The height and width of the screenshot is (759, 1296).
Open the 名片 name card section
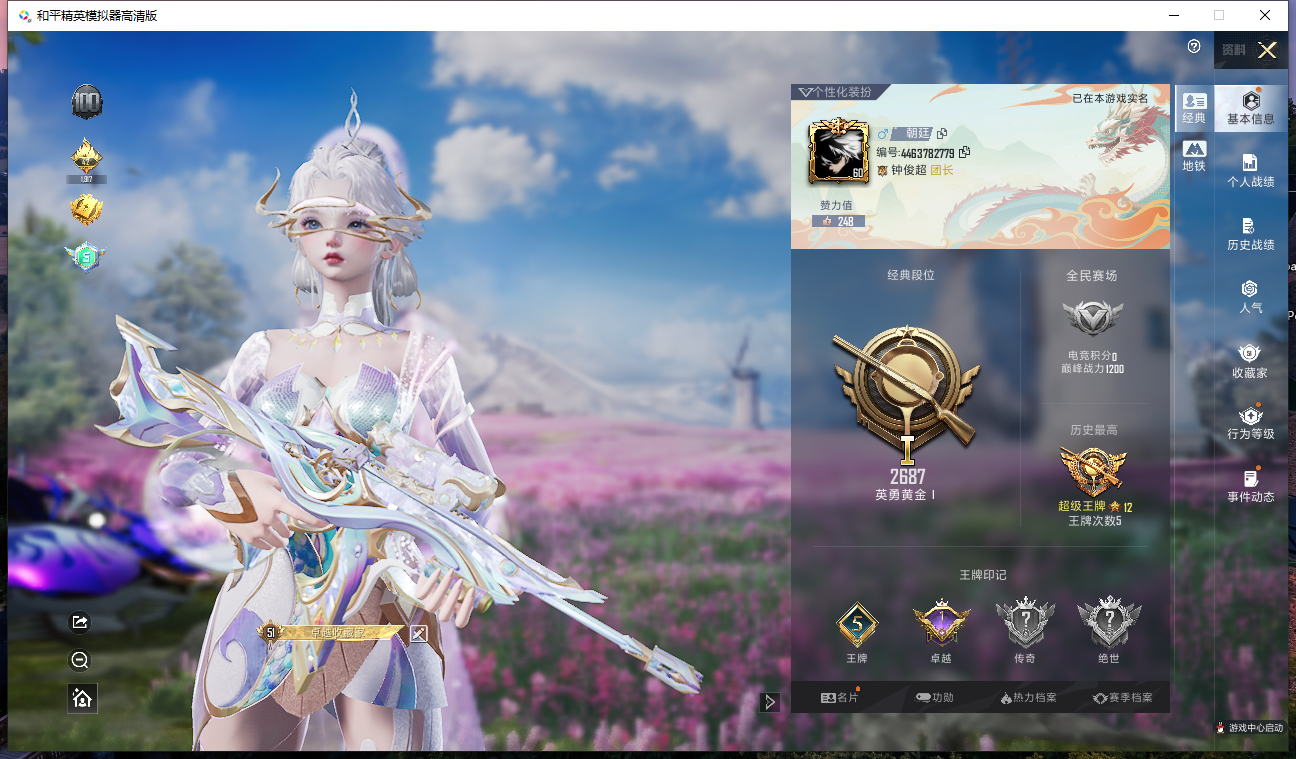pyautogui.click(x=840, y=698)
